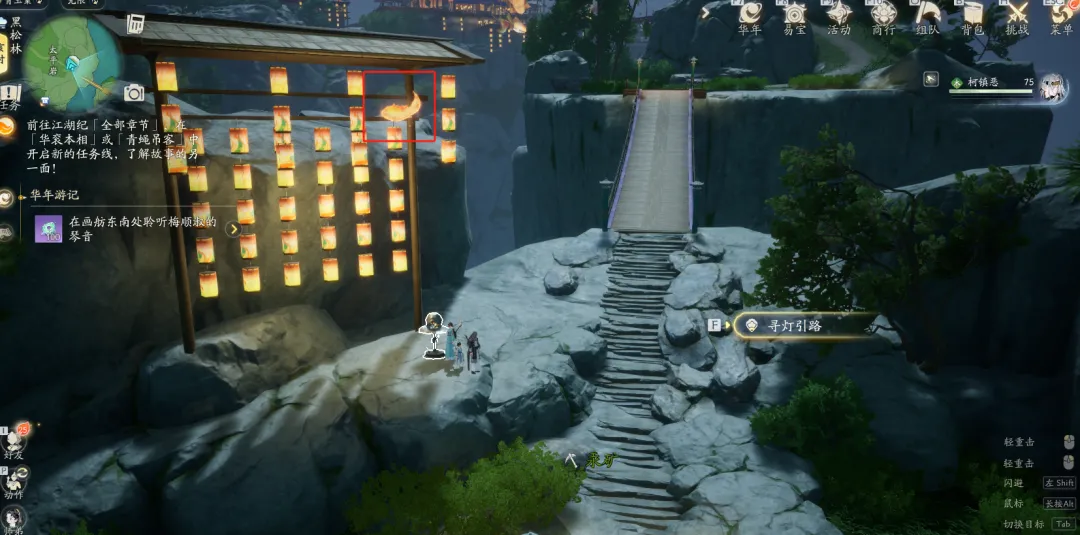
Task: Click the calculator icon beside the minimap
Action: point(135,24)
